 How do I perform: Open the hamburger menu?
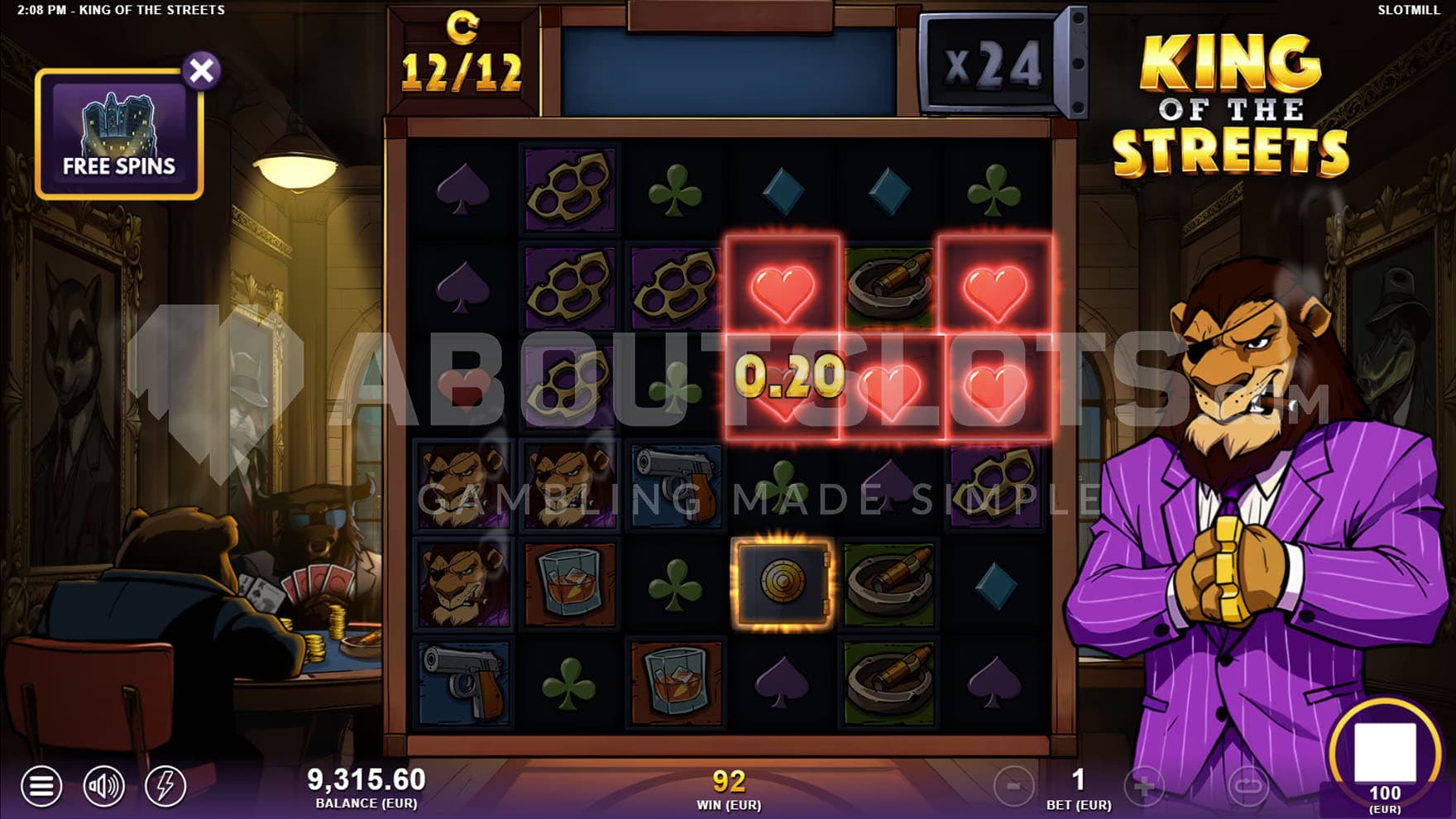point(41,785)
